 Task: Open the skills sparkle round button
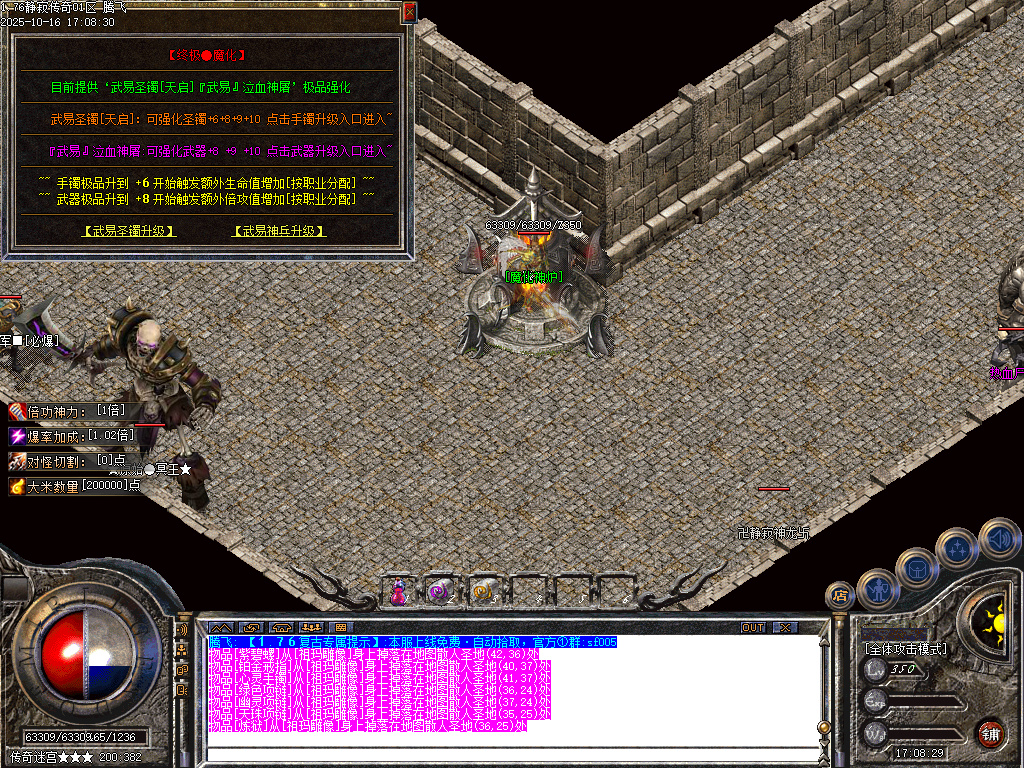coord(957,548)
